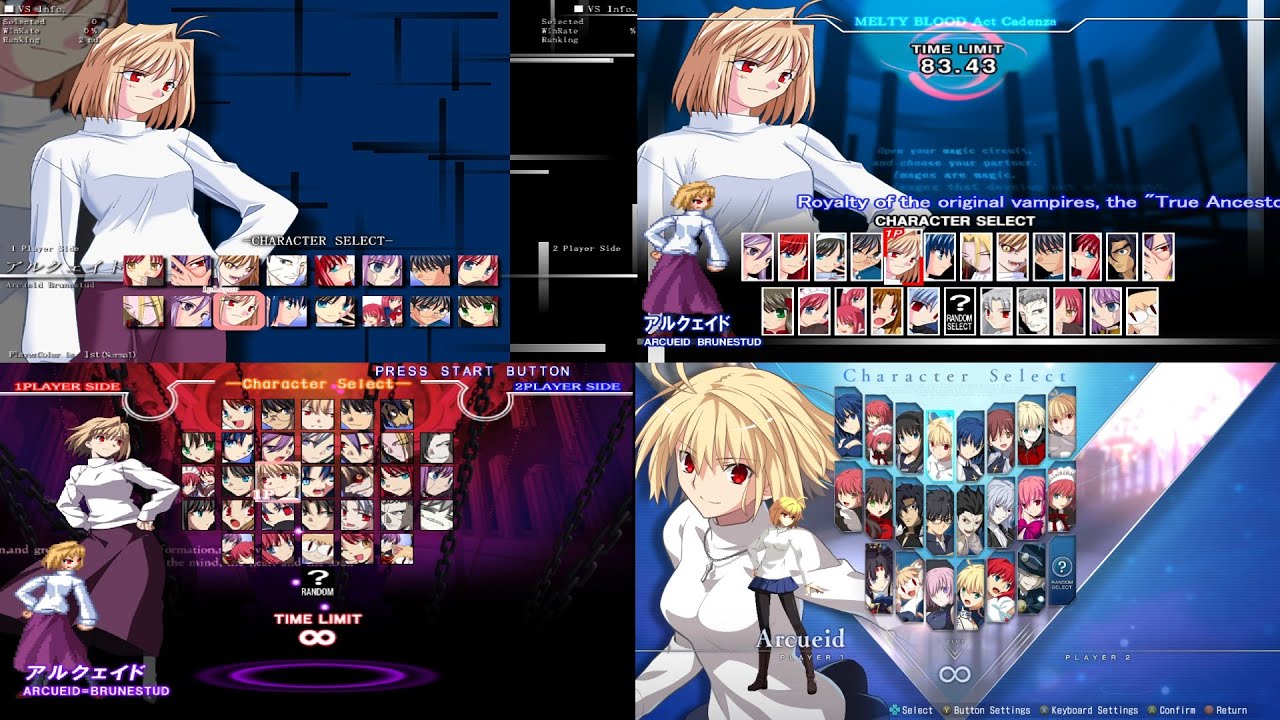Viewport: 1280px width, 720px height.
Task: Click the RANDOM SELECT question mark in Act Cadenza
Action: 960,311
